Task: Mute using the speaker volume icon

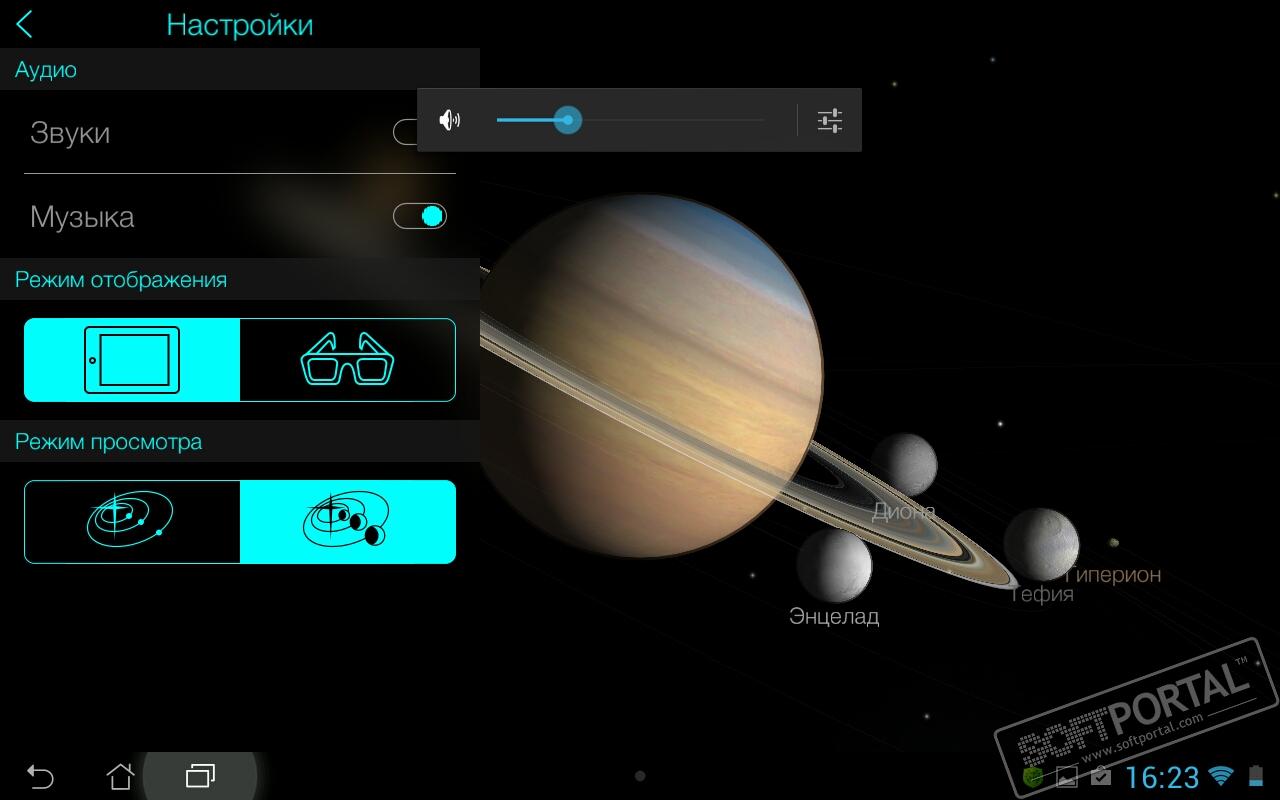Action: tap(450, 121)
